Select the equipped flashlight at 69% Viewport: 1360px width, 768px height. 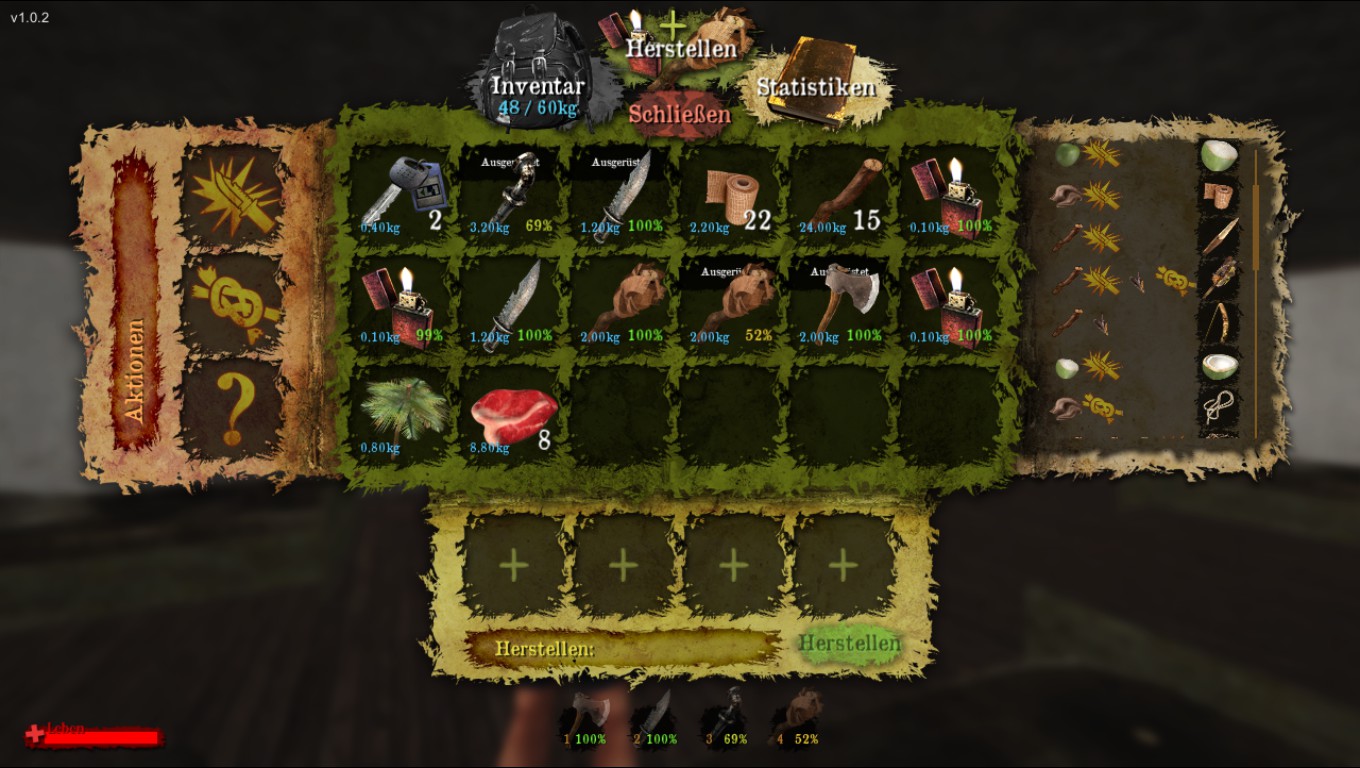511,195
